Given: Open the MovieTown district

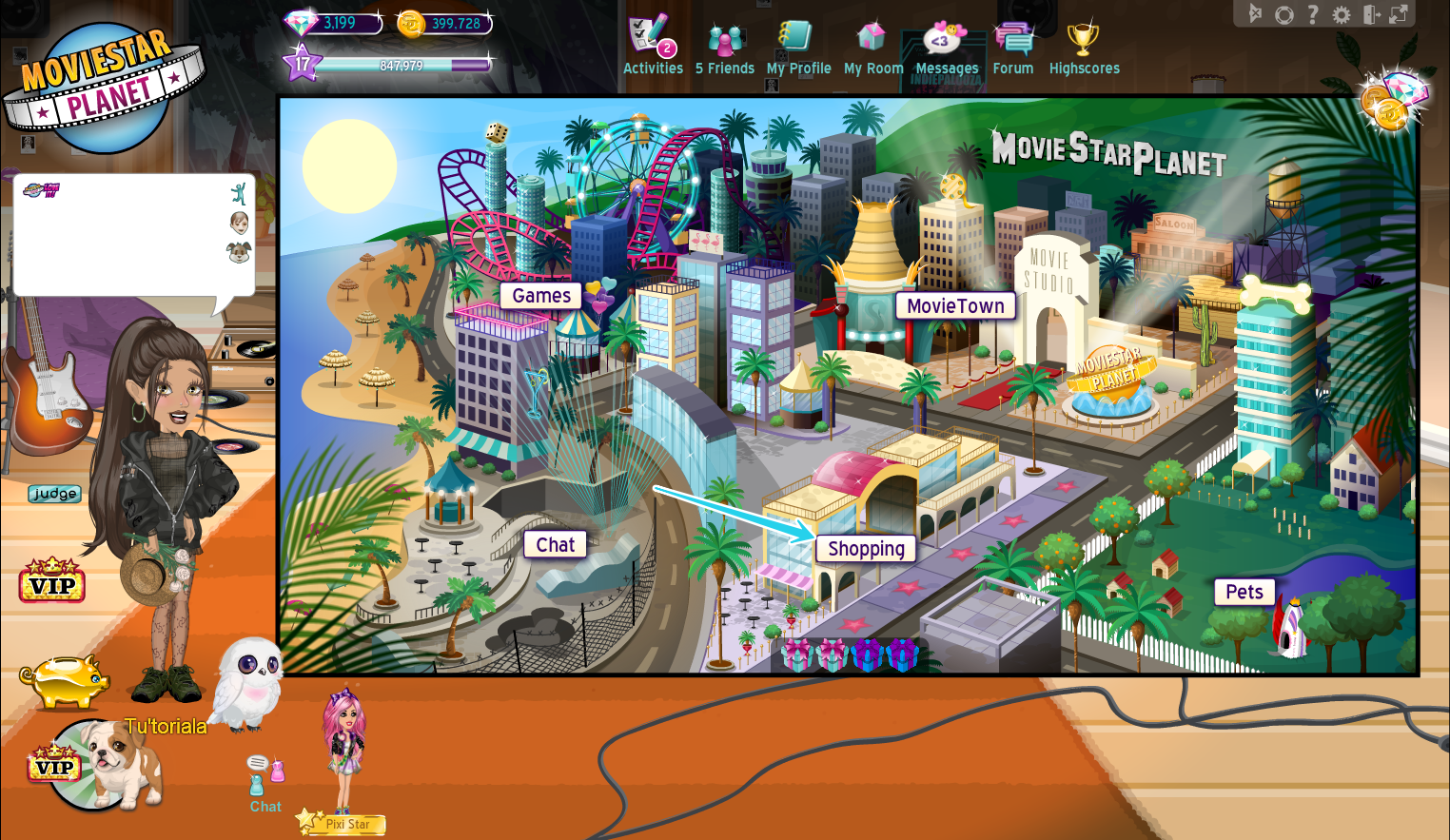Looking at the screenshot, I should coord(955,305).
